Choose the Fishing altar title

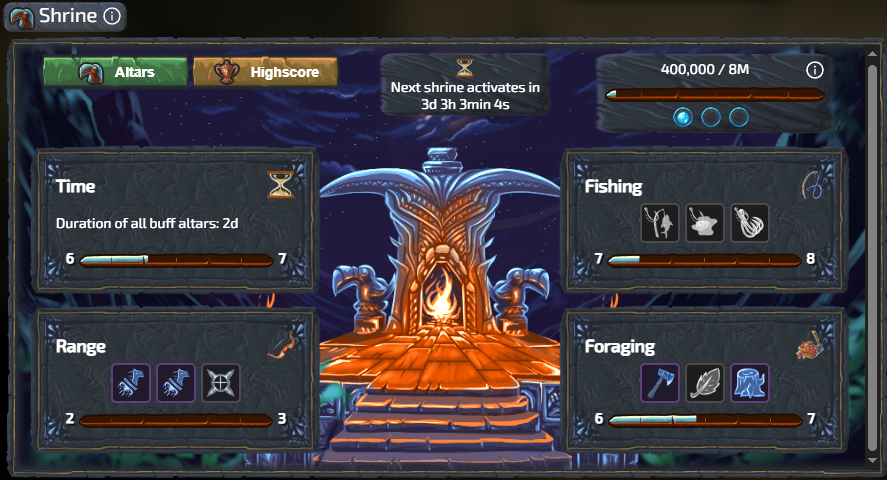pos(613,186)
